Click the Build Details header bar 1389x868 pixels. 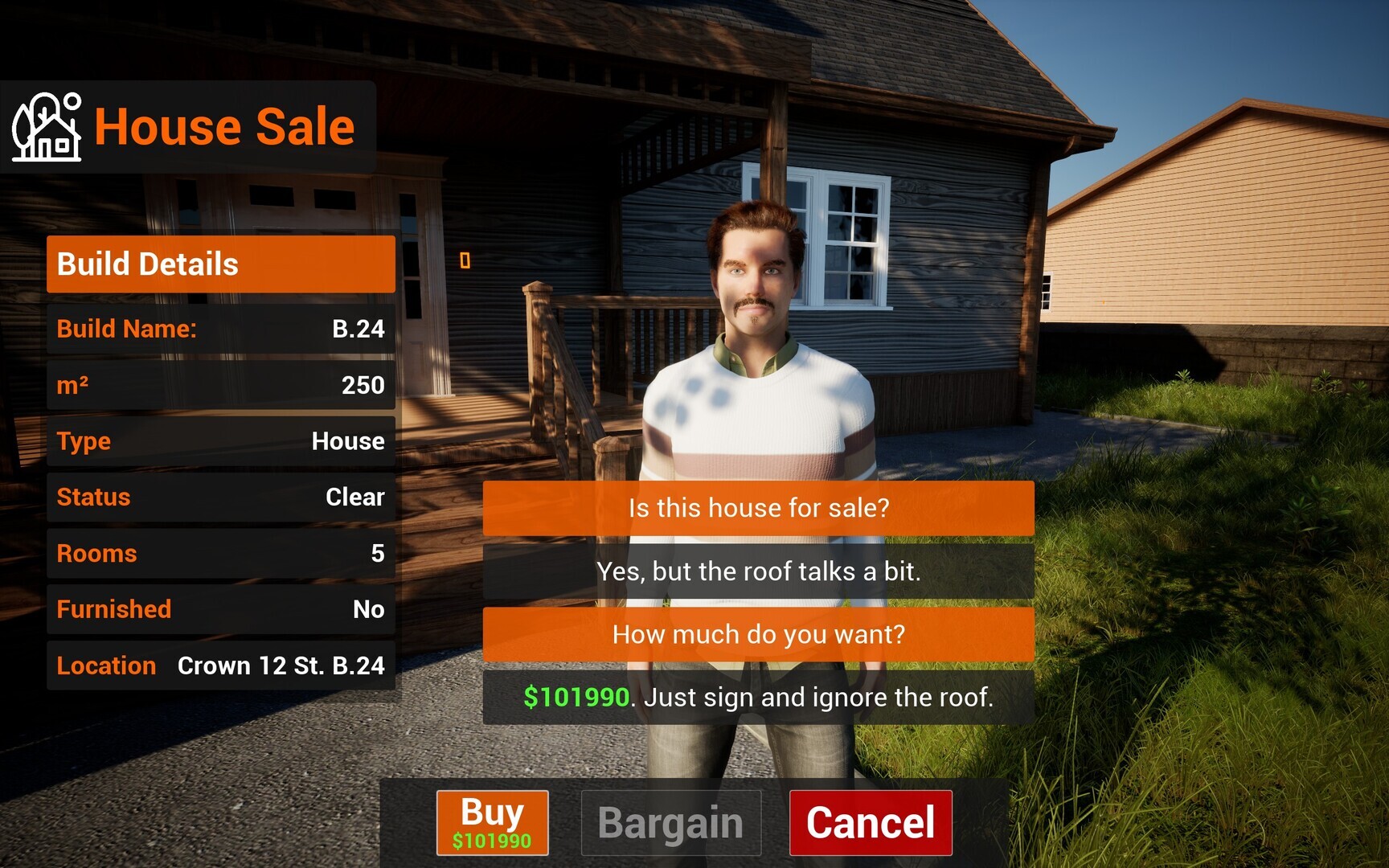220,264
